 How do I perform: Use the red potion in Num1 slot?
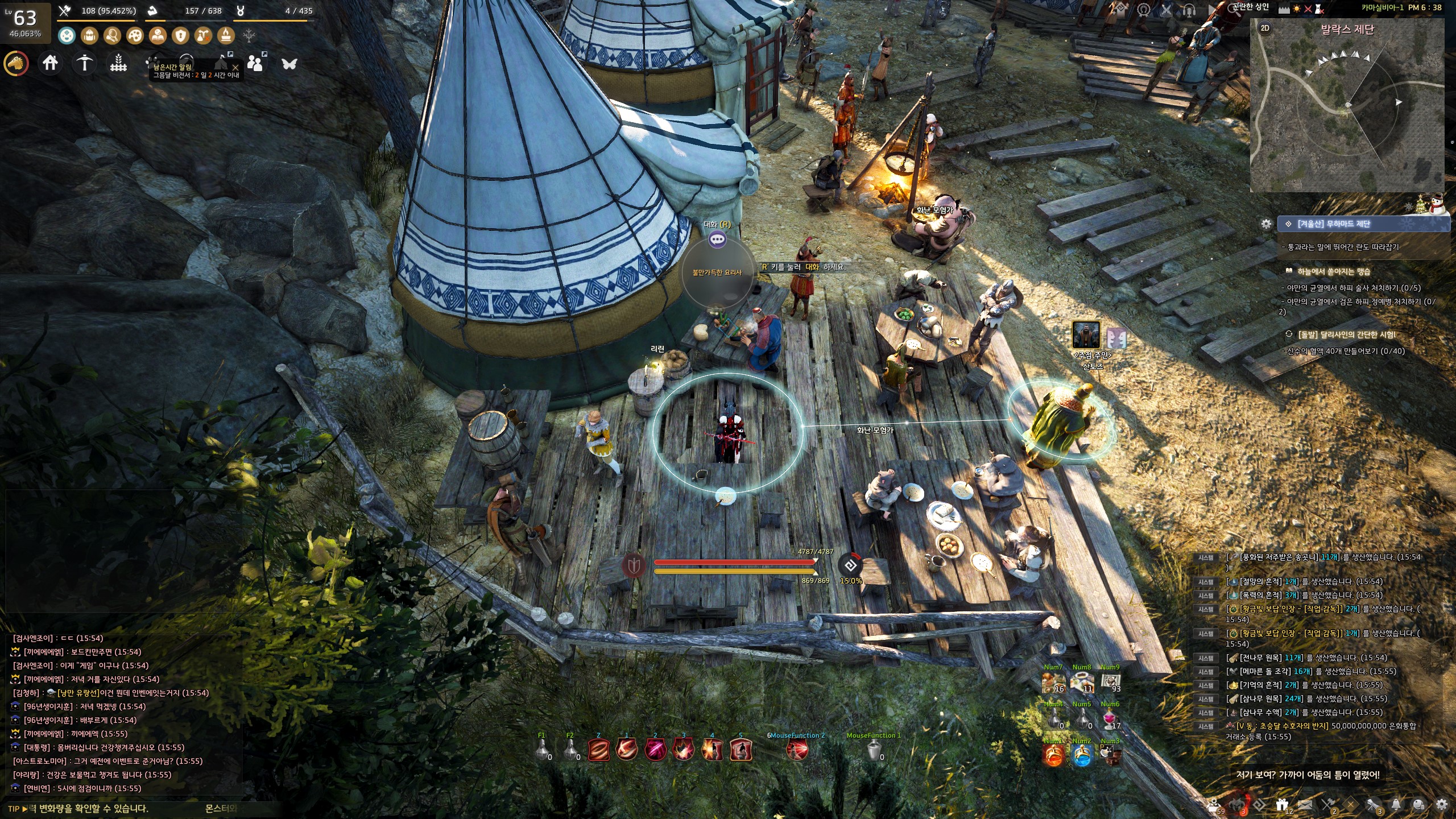click(1053, 755)
